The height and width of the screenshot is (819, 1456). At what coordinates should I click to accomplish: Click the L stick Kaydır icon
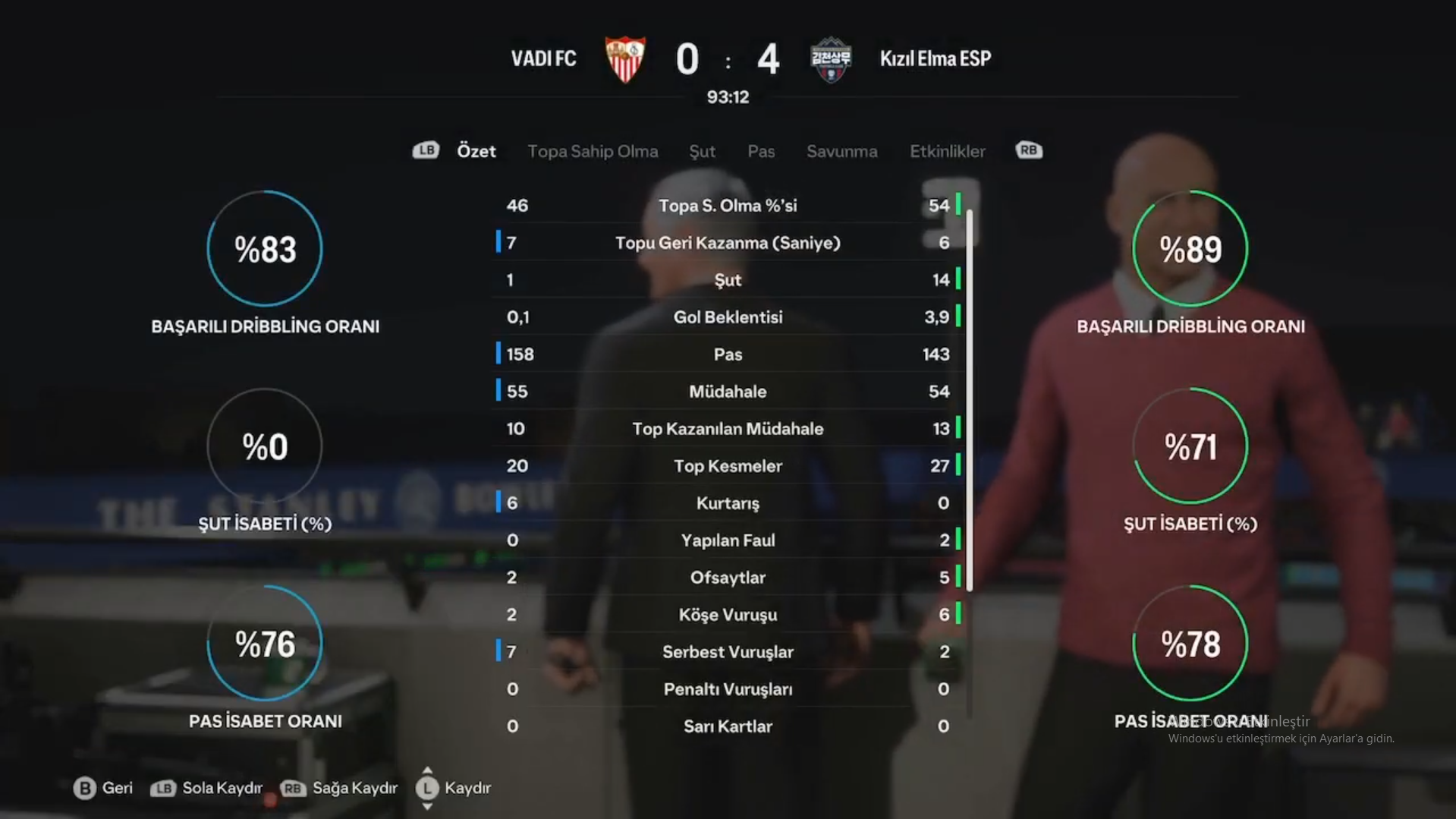427,789
